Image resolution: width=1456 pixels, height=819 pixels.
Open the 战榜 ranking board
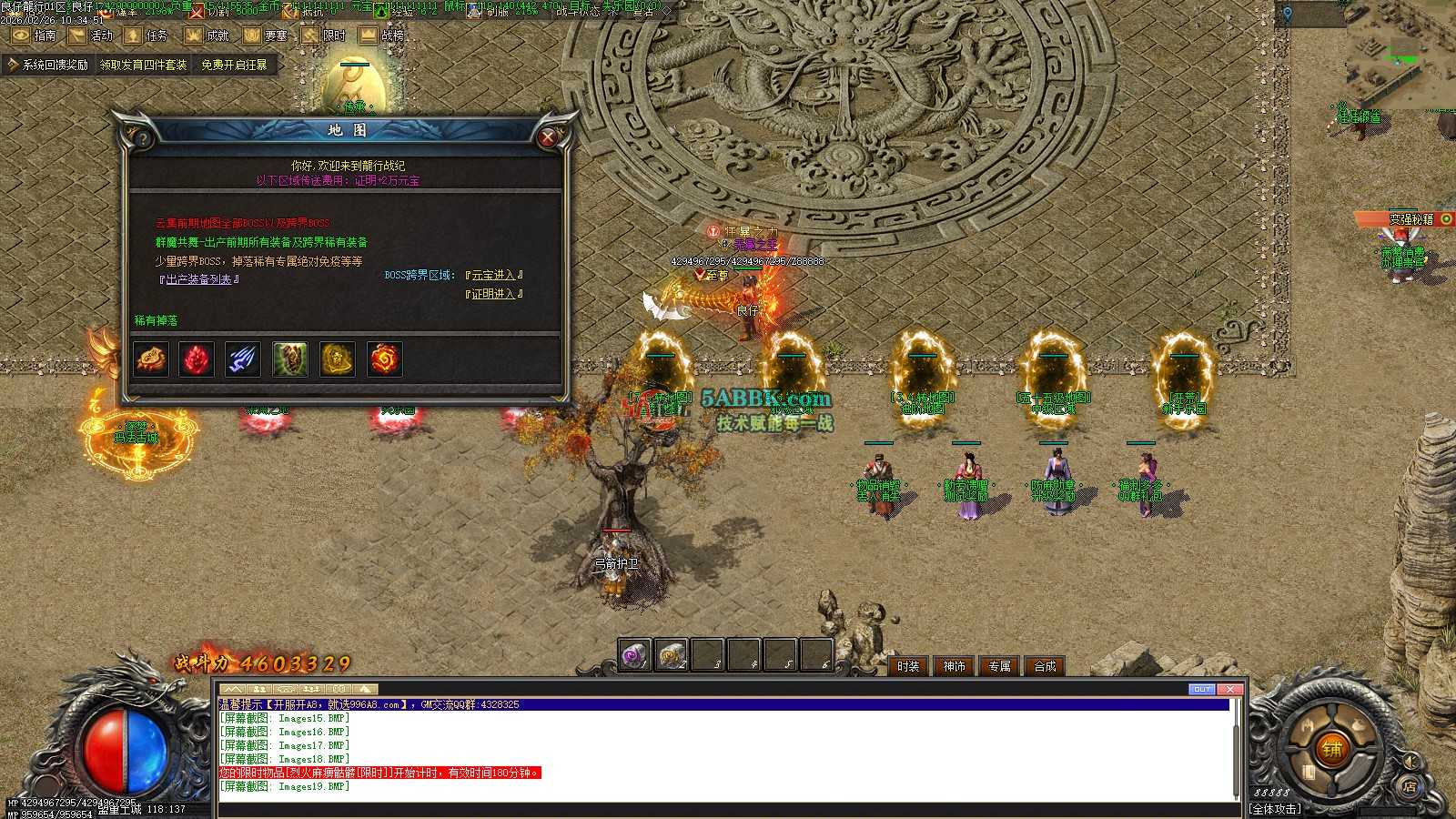pyautogui.click(x=381, y=35)
